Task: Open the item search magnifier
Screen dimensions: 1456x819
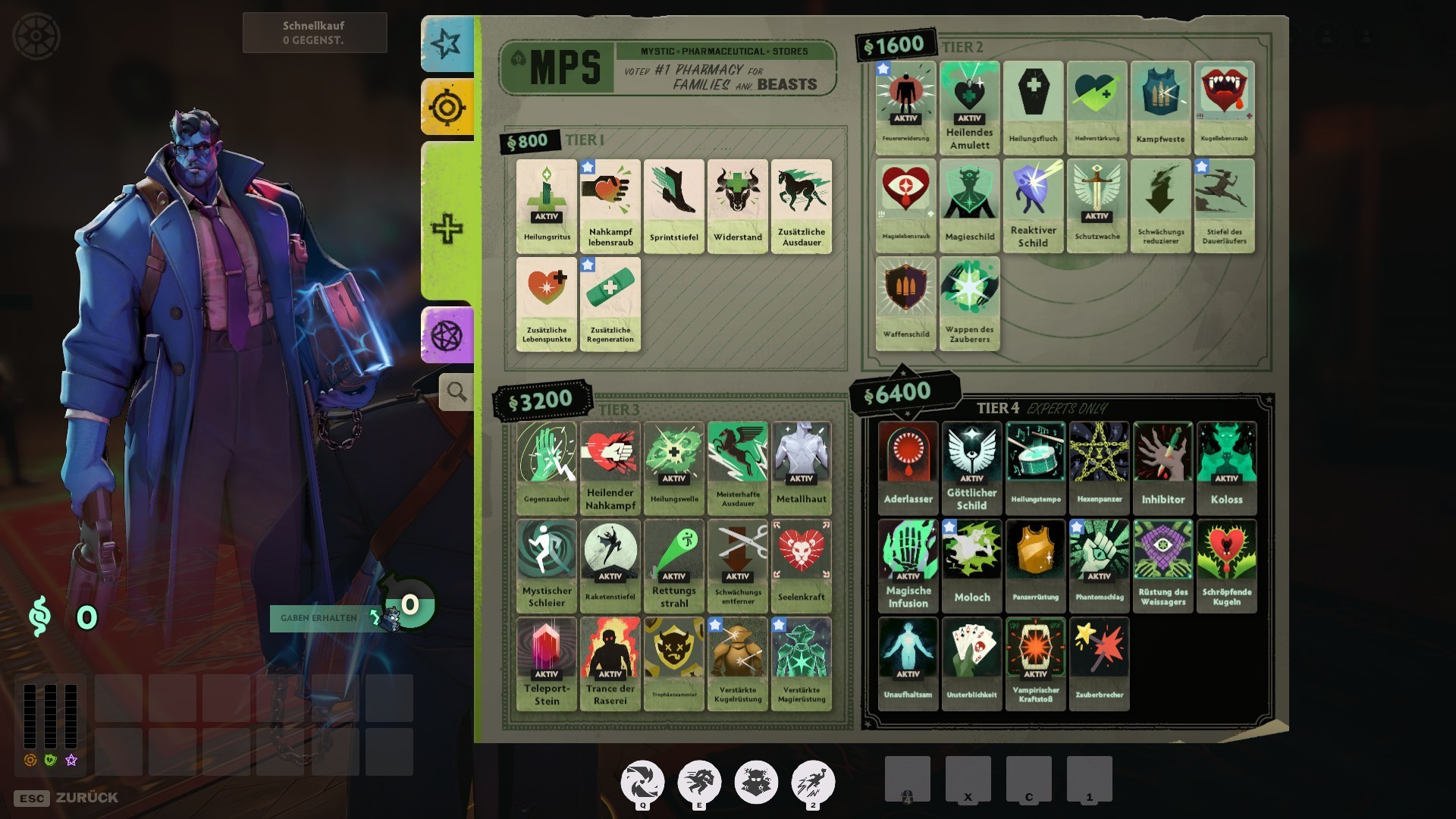Action: point(457,392)
